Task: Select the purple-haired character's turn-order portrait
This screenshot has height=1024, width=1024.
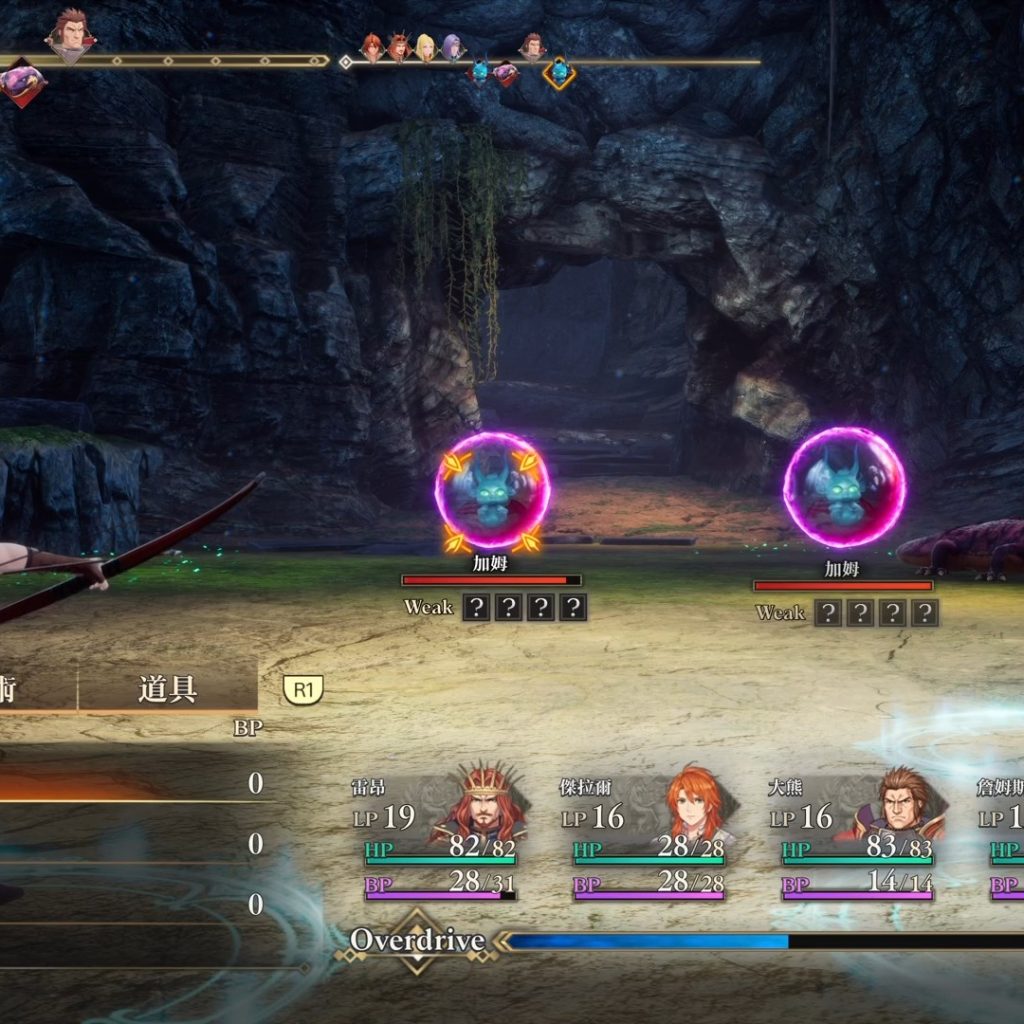Action: click(452, 47)
